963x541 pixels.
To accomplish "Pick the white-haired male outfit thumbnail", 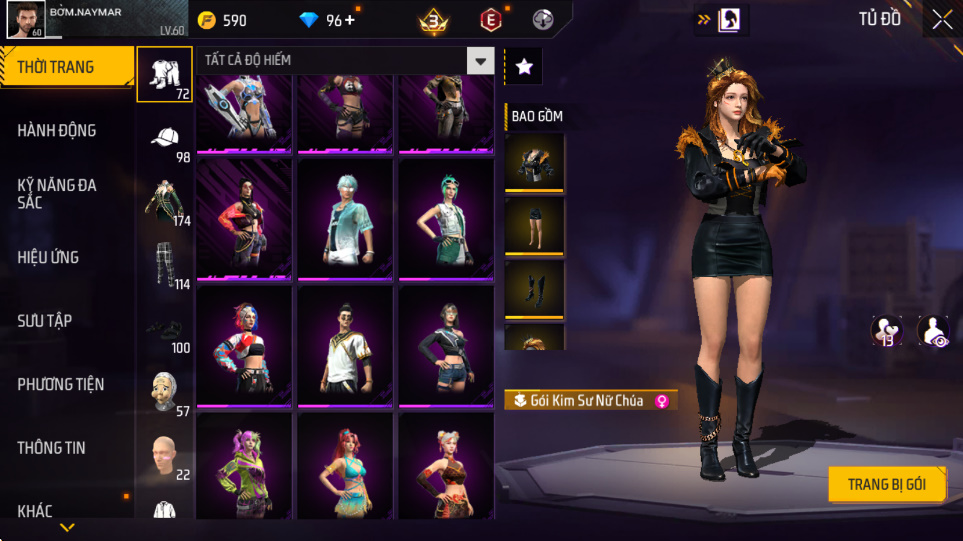I will 346,220.
